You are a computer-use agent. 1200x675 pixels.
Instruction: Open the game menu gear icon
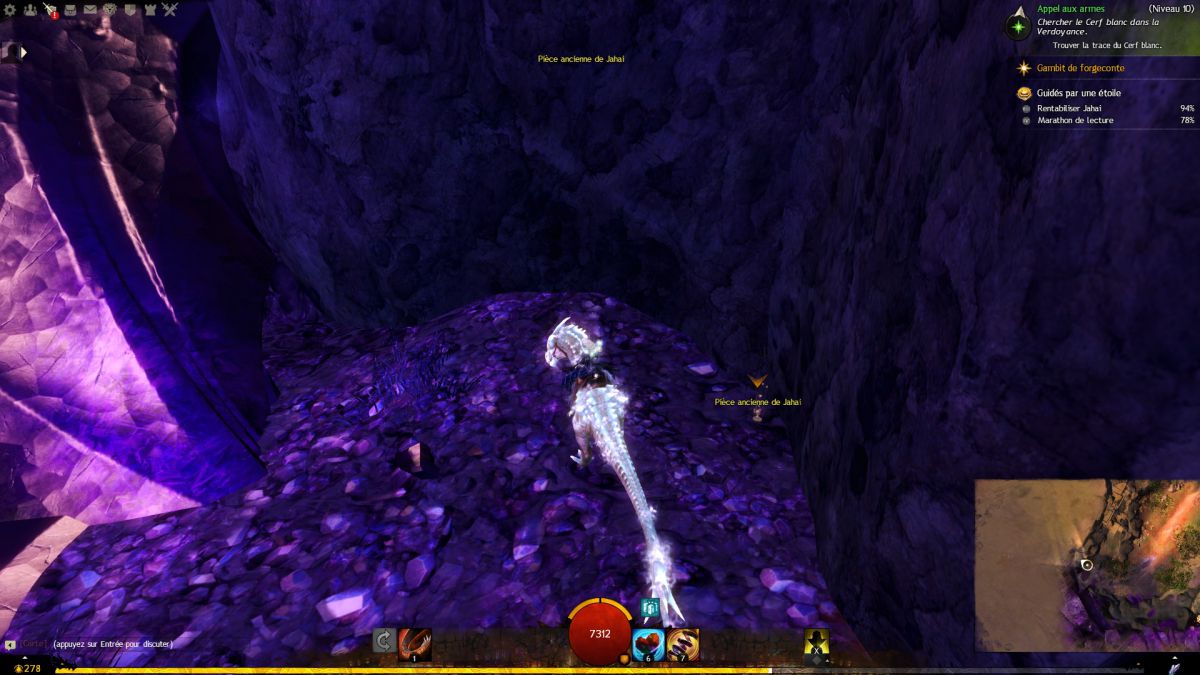[11, 10]
